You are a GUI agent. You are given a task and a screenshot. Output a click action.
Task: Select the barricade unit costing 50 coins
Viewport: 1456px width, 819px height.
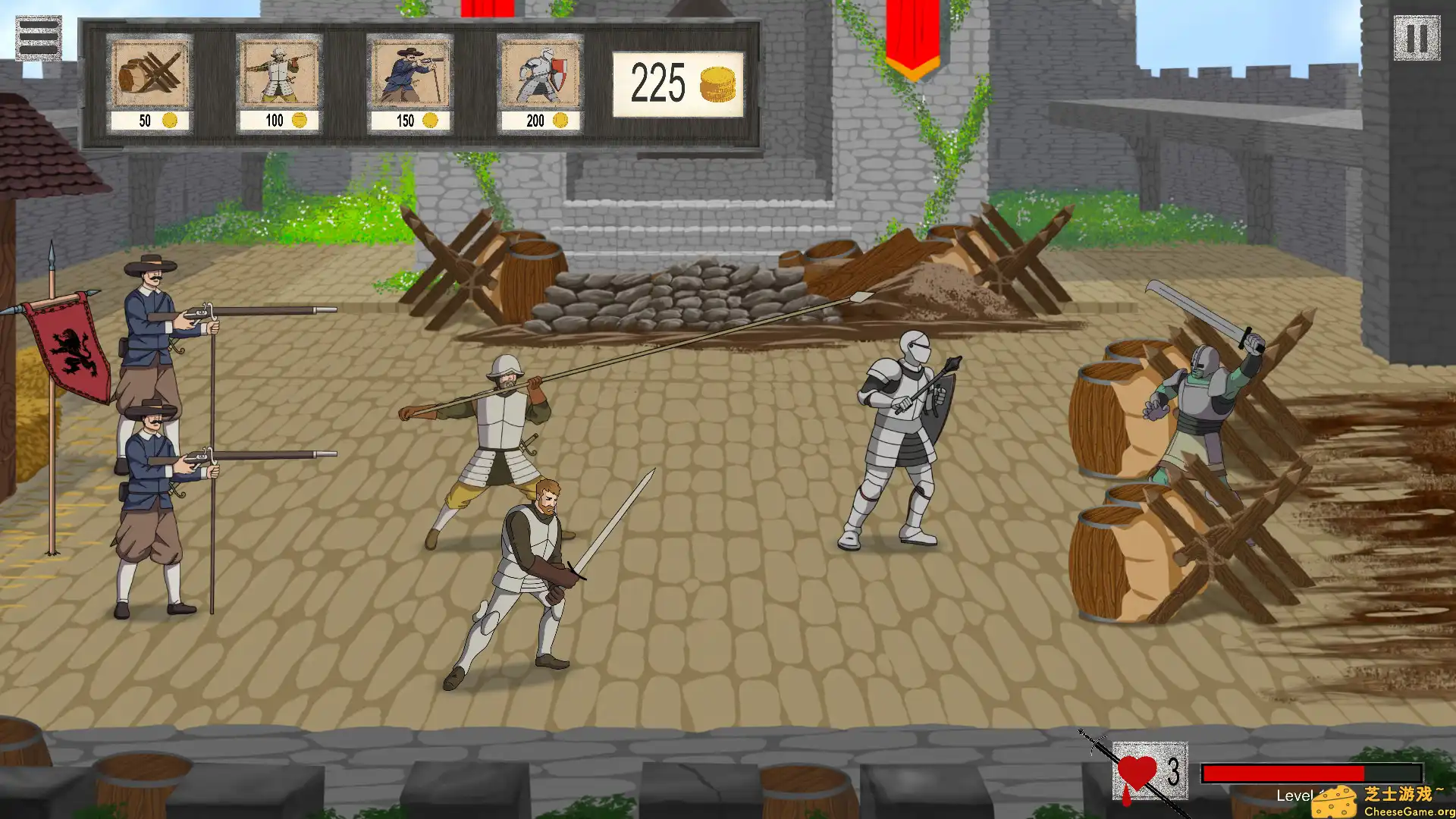click(x=149, y=76)
